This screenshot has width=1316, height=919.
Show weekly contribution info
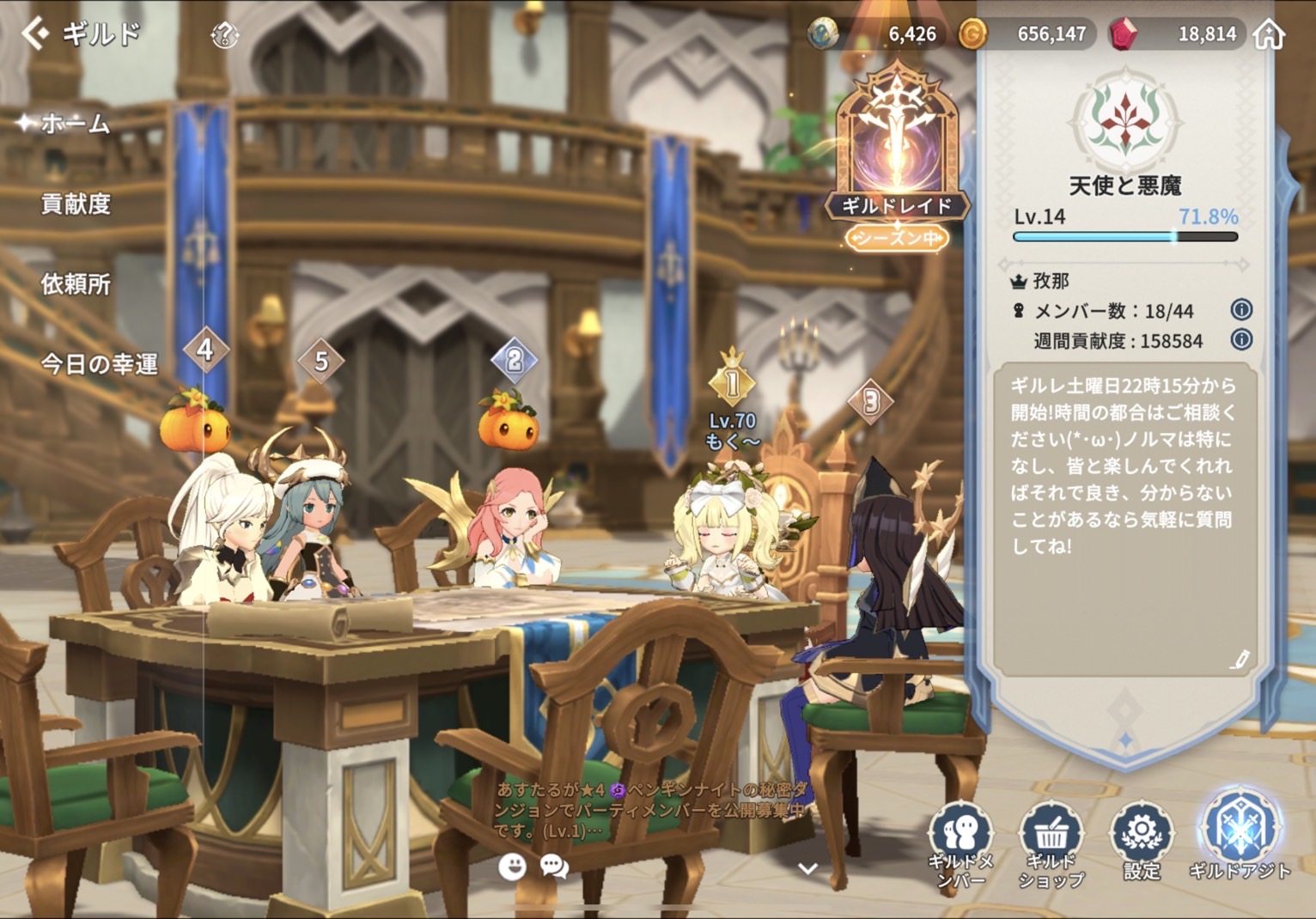click(1241, 339)
